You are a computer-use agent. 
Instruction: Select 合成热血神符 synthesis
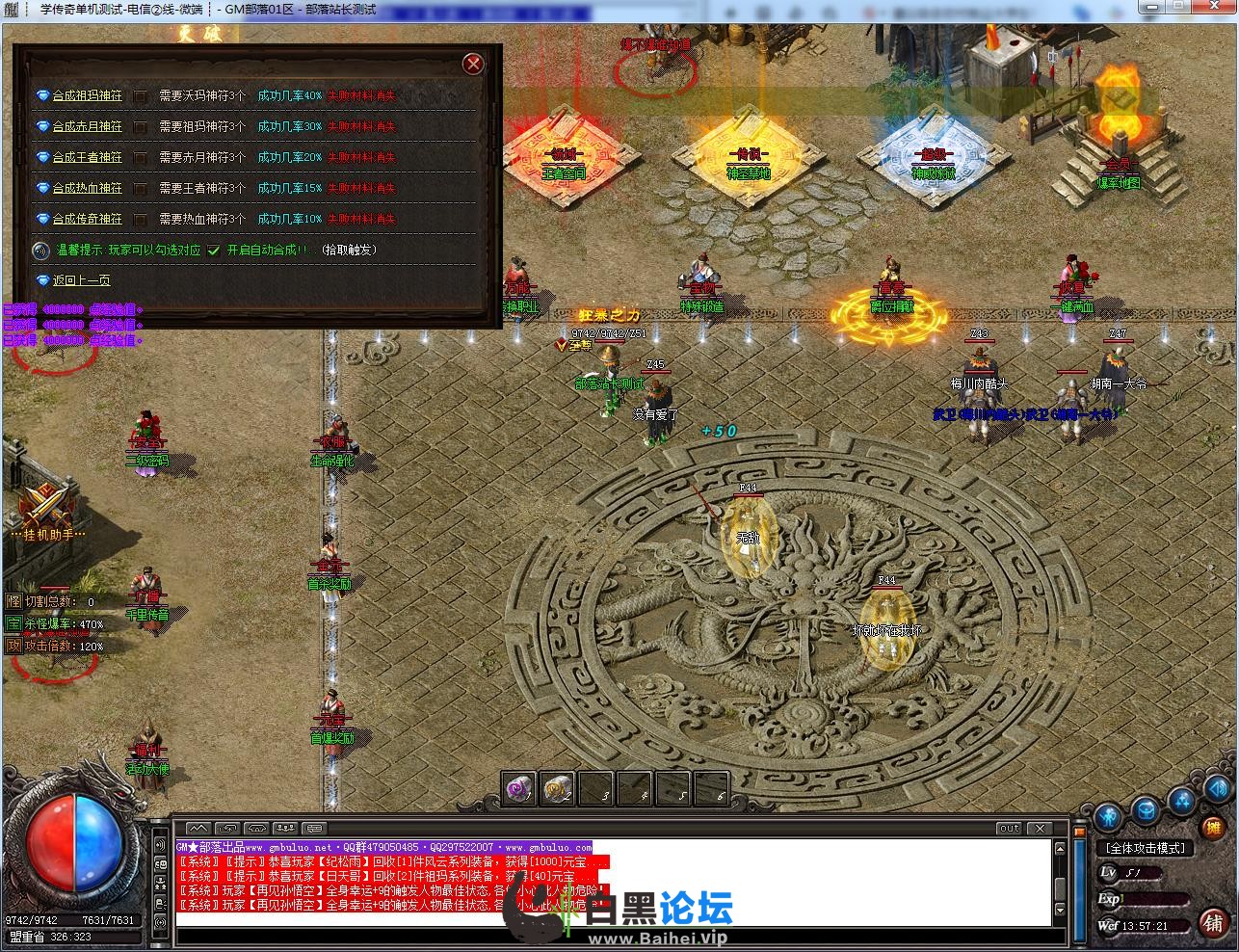tap(87, 189)
